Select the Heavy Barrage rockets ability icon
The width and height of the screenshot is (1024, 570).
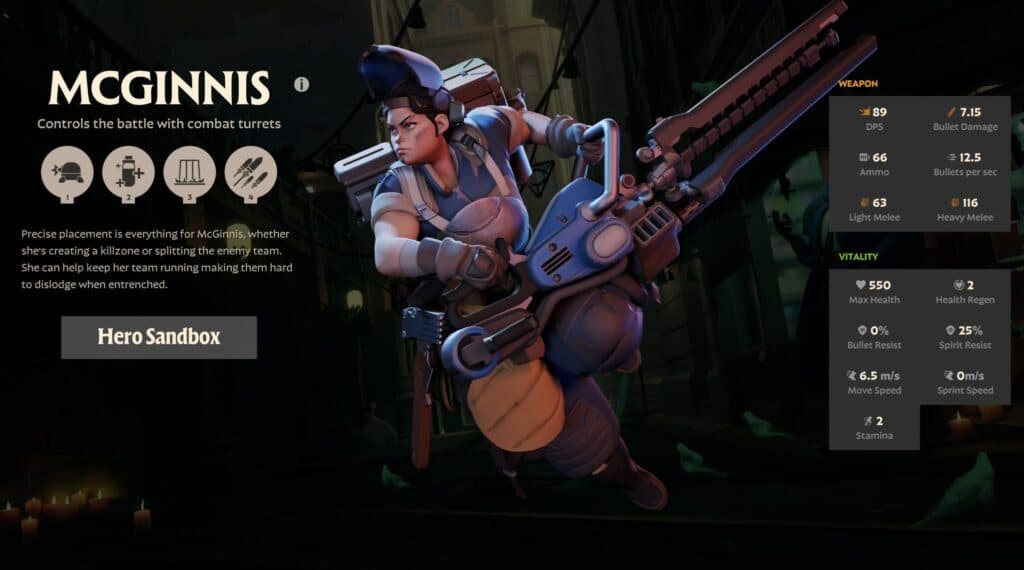250,172
